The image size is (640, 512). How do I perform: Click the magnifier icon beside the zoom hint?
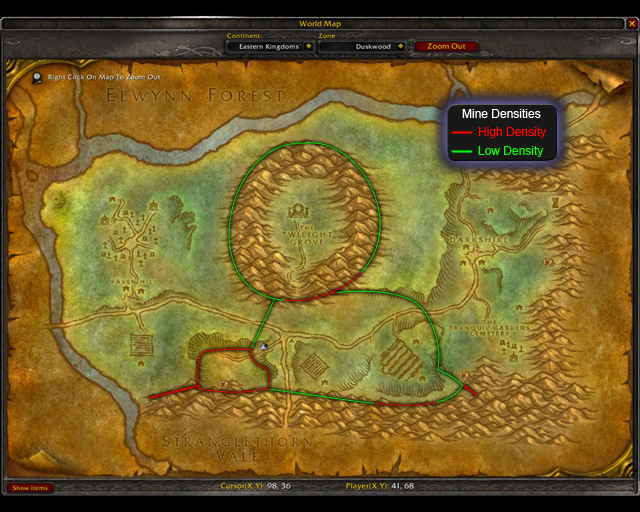click(38, 76)
